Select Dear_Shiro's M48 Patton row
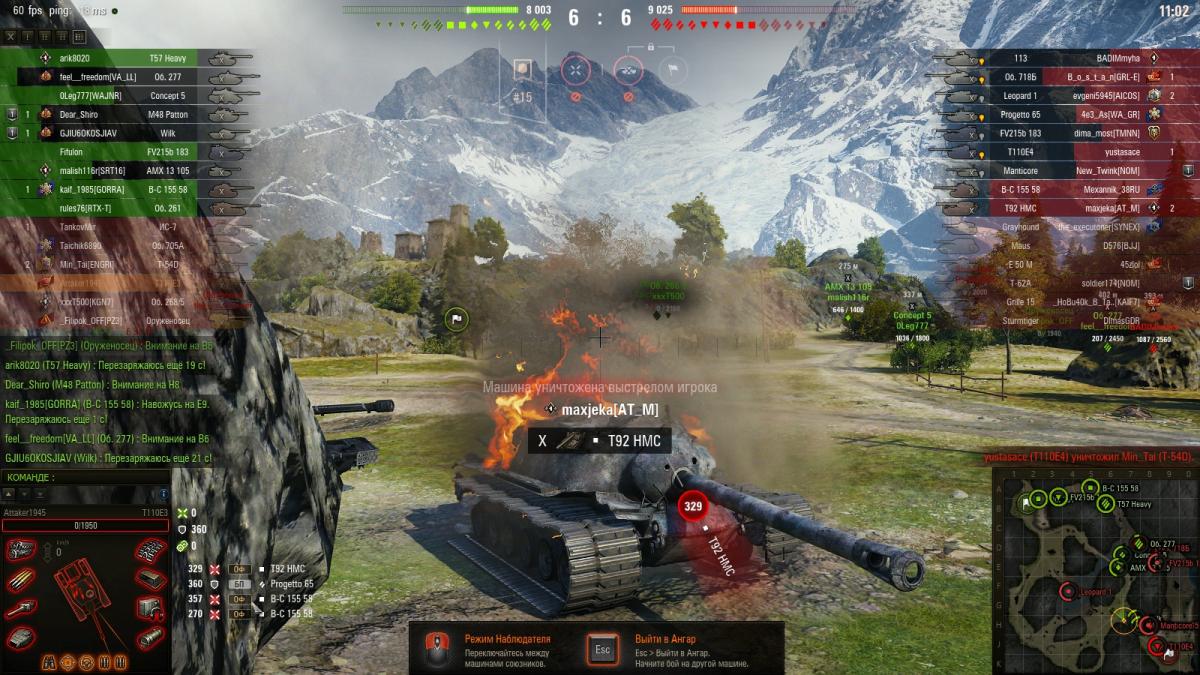Screen dimensions: 1200x675 [x=130, y=114]
